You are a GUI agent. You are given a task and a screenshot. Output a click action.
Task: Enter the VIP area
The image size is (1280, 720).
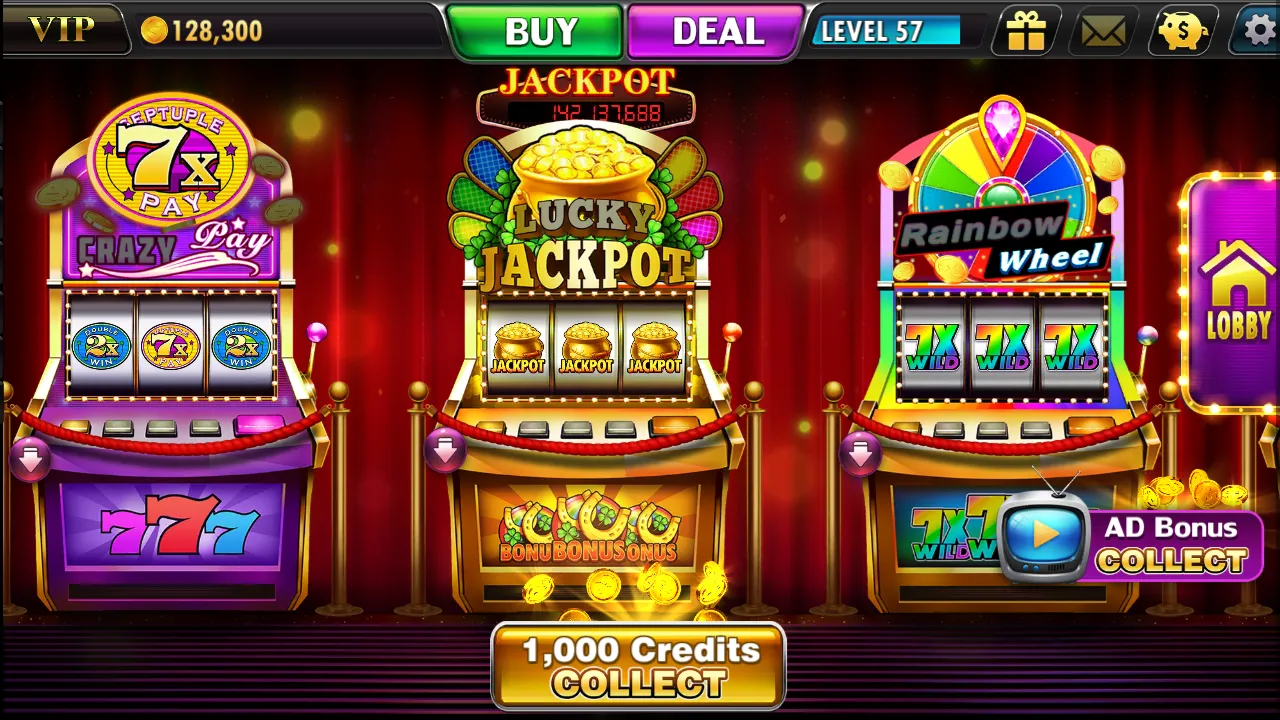pyautogui.click(x=62, y=29)
